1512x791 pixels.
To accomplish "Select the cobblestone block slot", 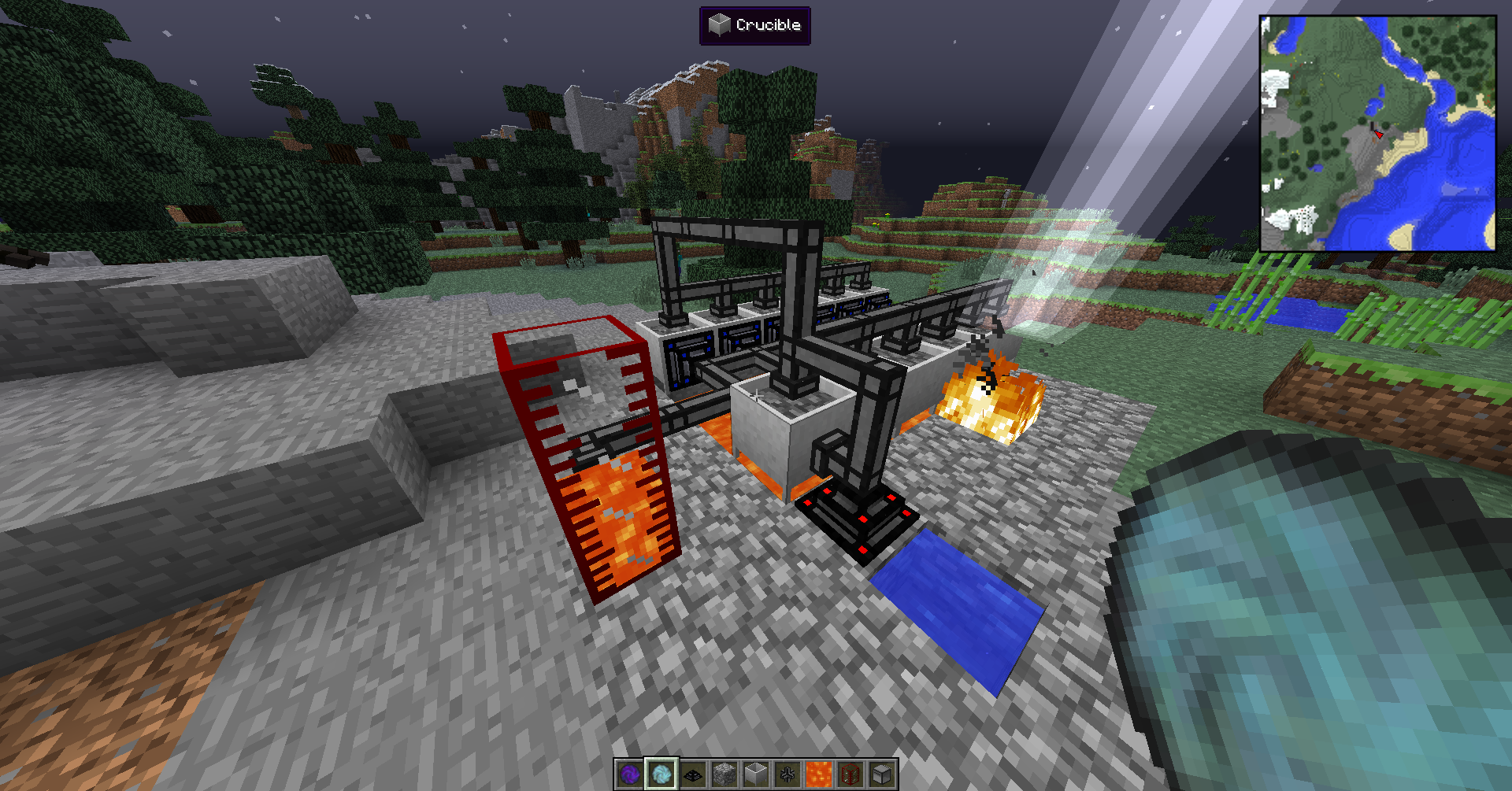I will click(x=724, y=774).
